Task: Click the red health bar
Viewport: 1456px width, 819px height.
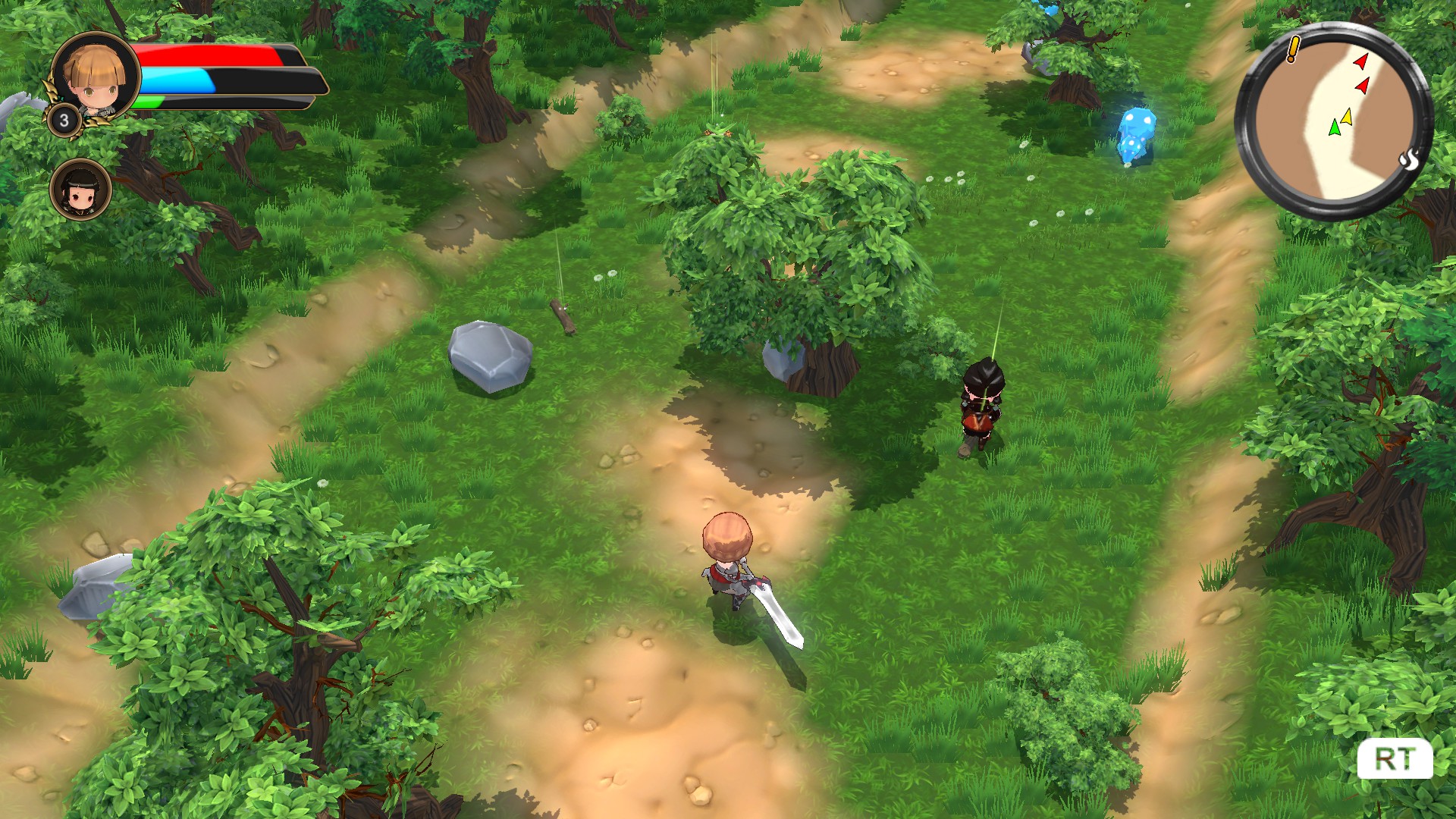Action: click(205, 55)
